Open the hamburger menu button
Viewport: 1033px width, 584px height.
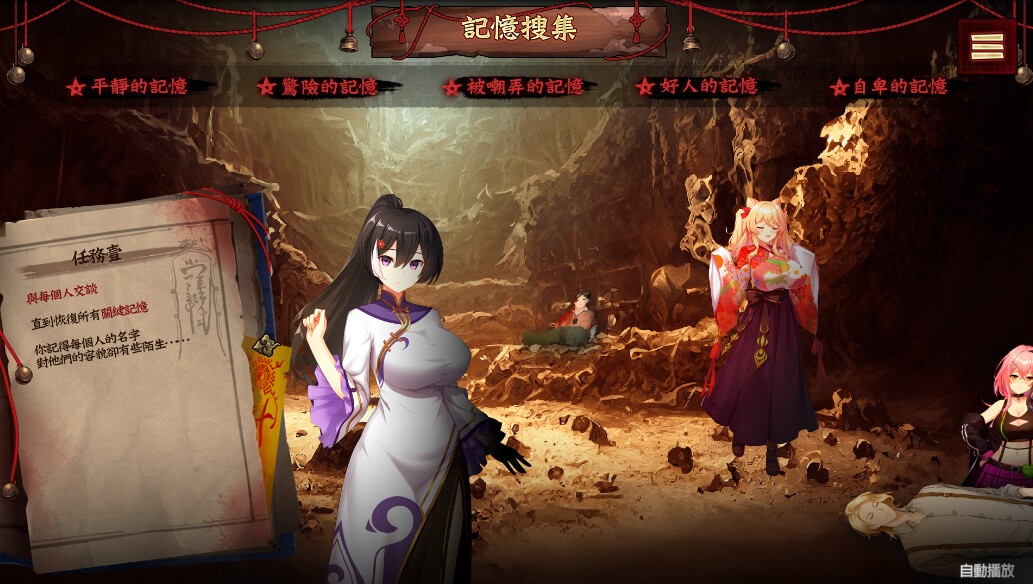tap(987, 45)
